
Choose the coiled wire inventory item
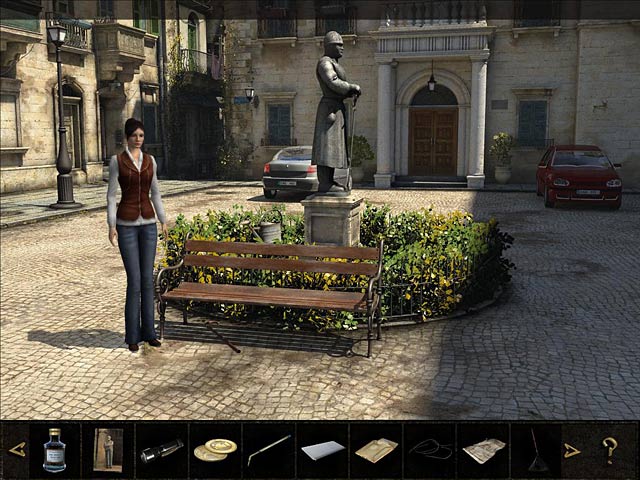tap(429, 449)
